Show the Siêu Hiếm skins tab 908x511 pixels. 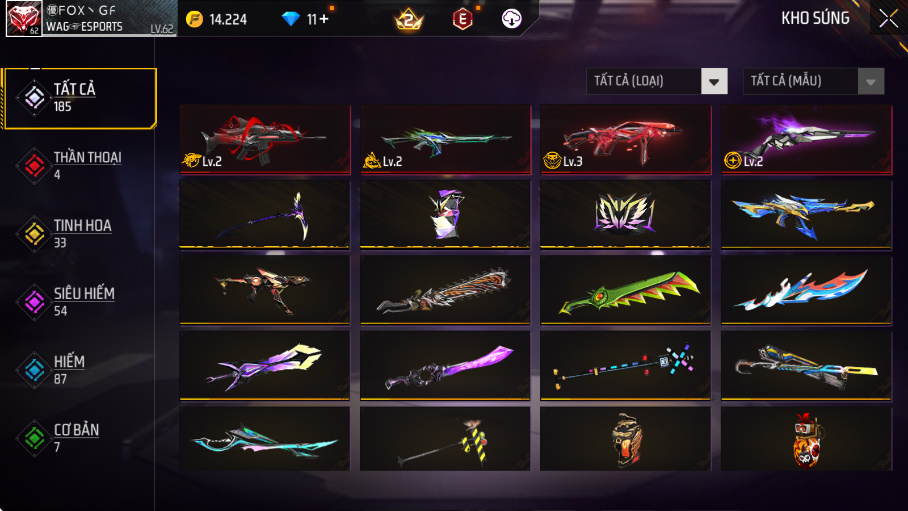pos(79,301)
